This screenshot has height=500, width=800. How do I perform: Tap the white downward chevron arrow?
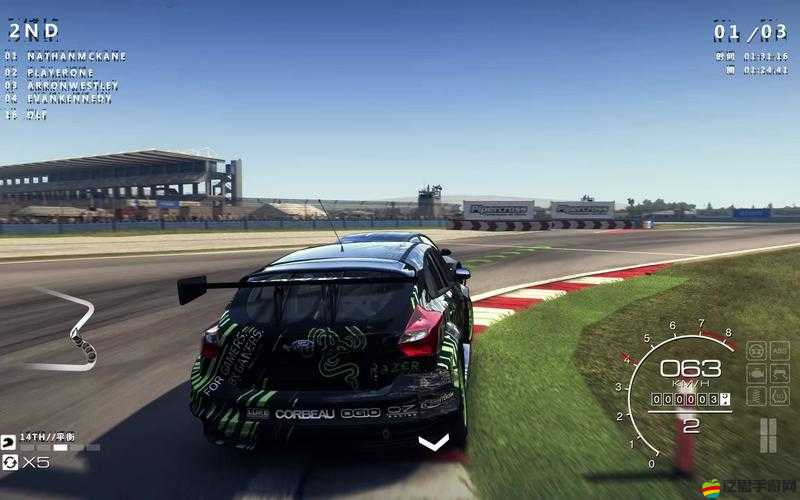click(x=433, y=442)
